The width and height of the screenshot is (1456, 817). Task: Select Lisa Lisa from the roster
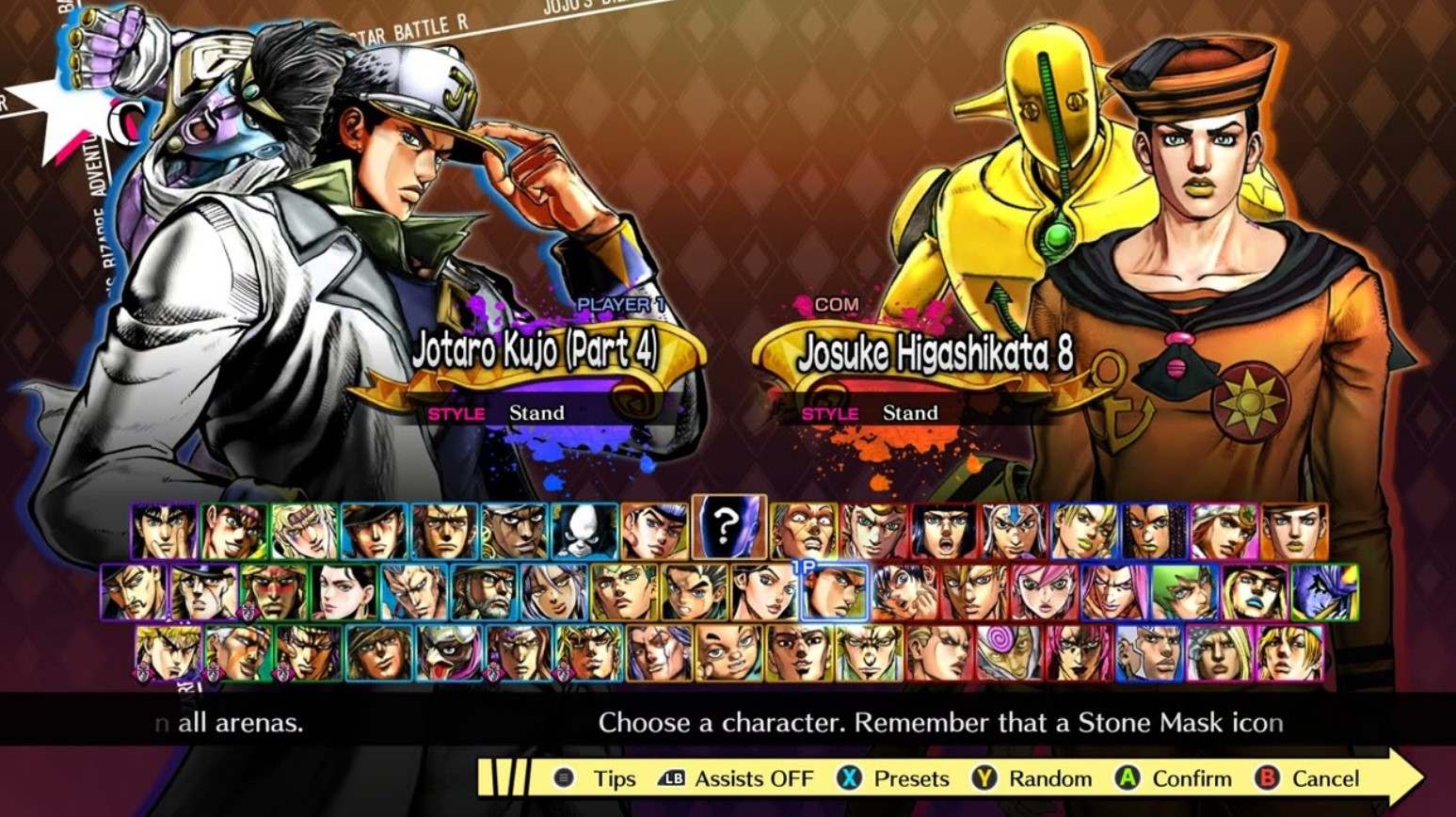[344, 592]
